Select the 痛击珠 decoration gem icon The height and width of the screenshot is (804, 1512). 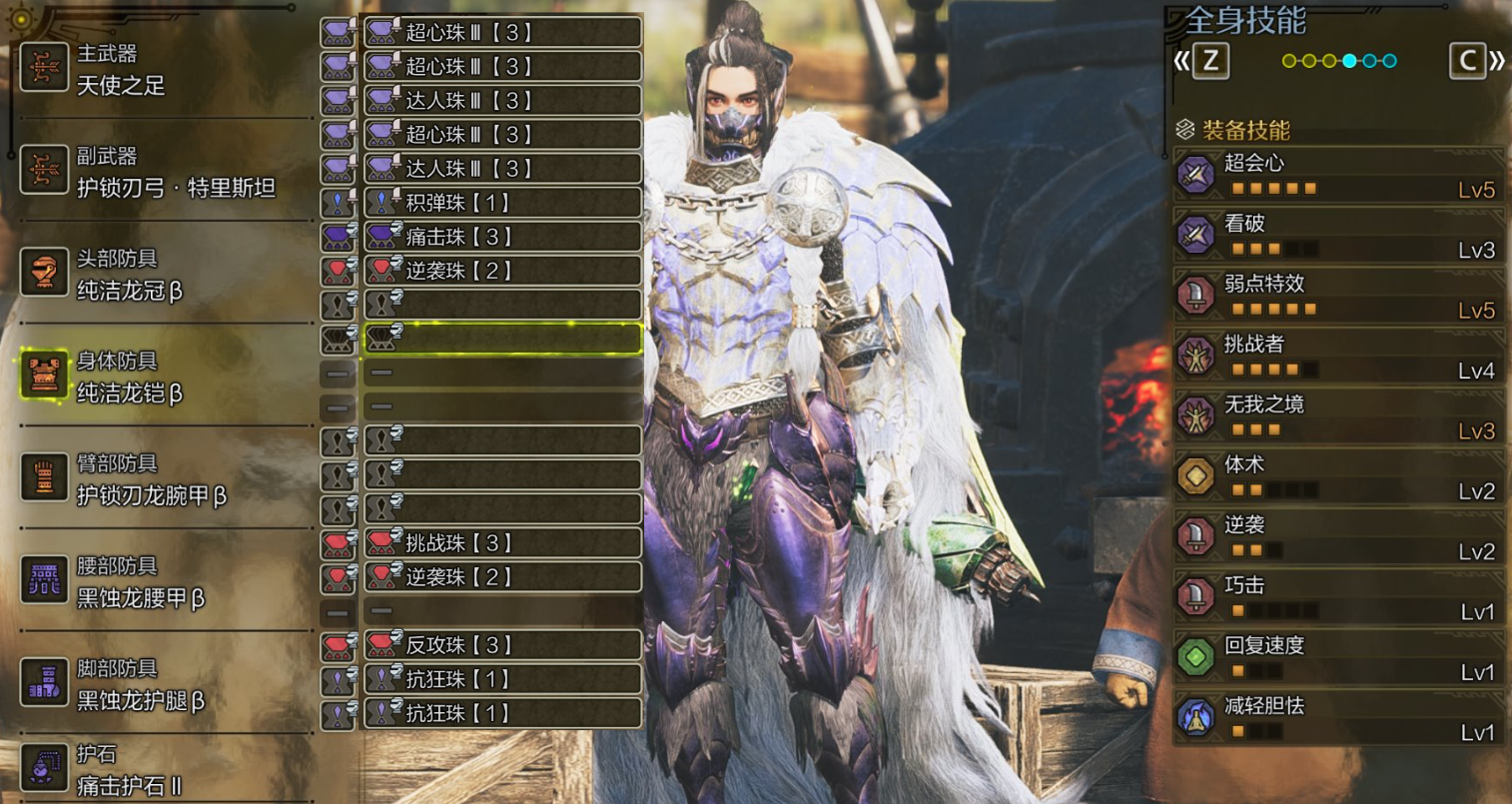pyautogui.click(x=501, y=236)
